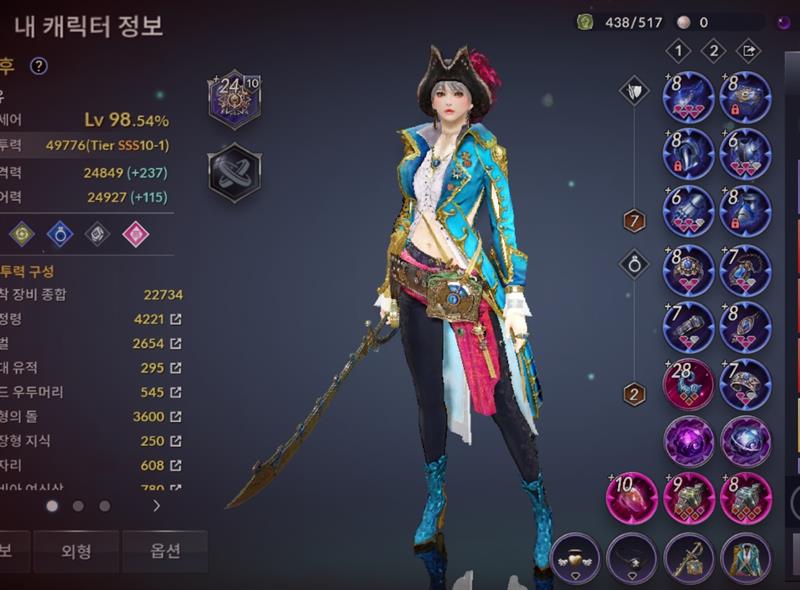The width and height of the screenshot is (800, 590).
Task: Open the 외형 appearance tab
Action: pyautogui.click(x=77, y=551)
